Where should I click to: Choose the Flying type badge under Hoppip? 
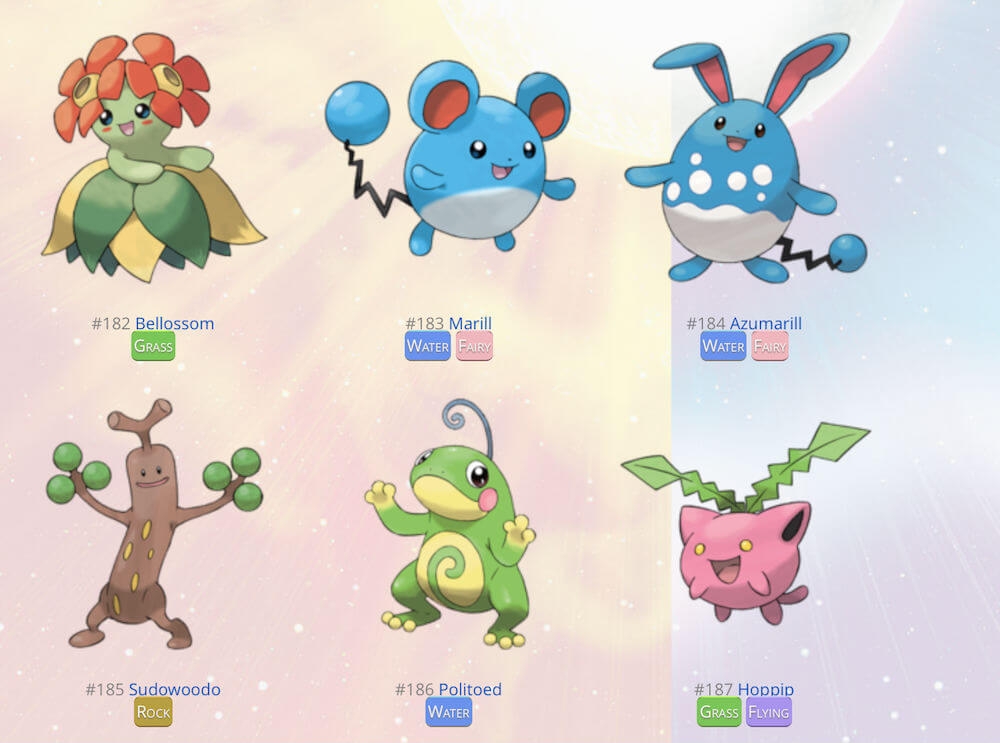pyautogui.click(x=769, y=713)
